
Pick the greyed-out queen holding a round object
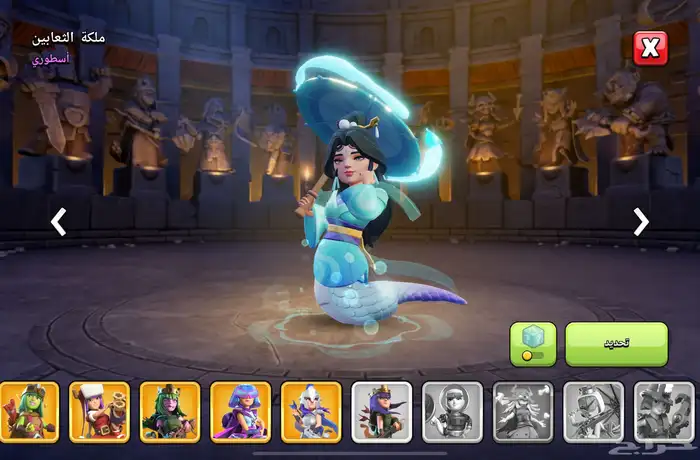coord(452,411)
